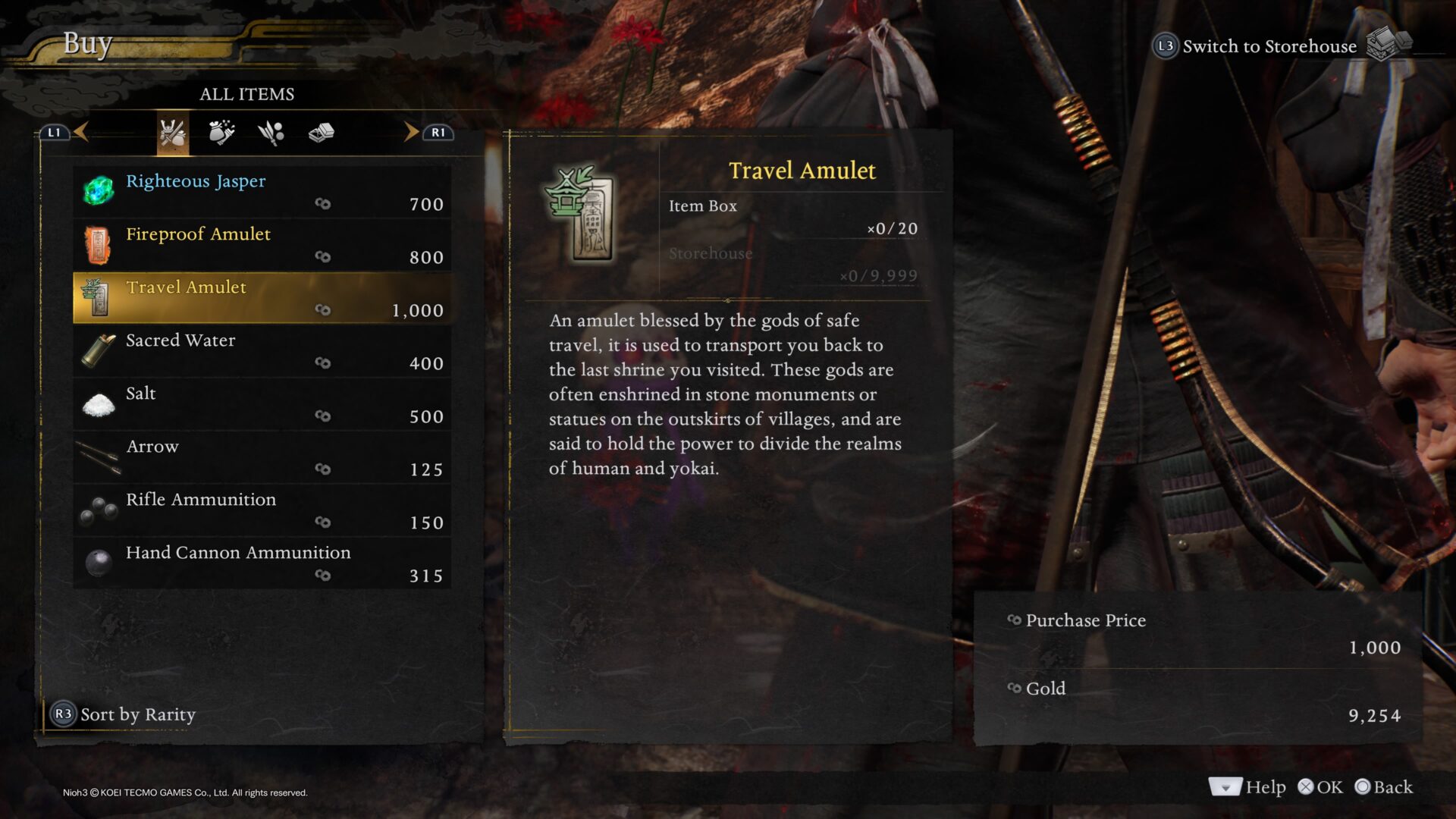1456x819 pixels.
Task: Go to the next category with right arrow
Action: (x=411, y=132)
